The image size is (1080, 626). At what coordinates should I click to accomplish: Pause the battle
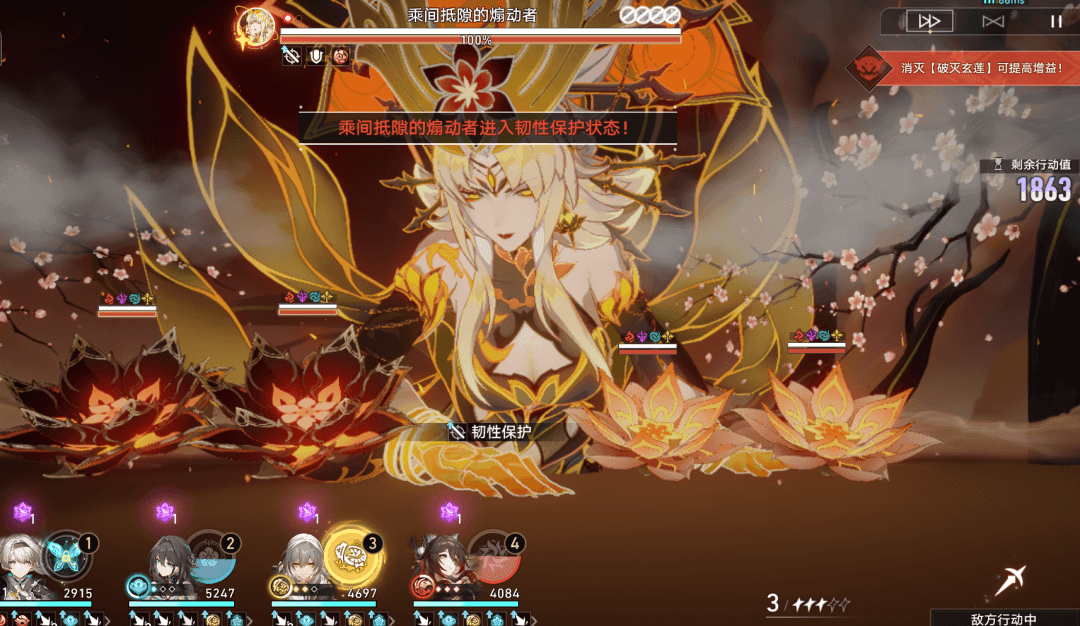1056,21
